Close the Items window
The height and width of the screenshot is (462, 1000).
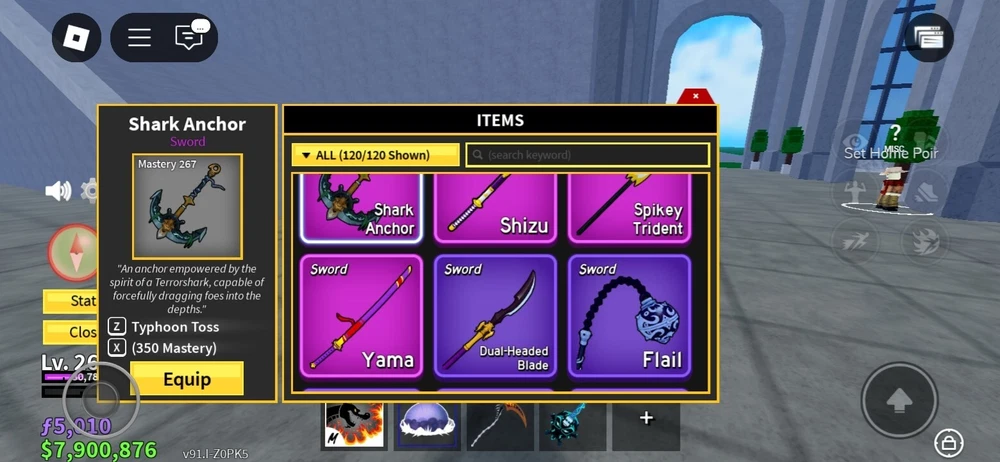coord(695,97)
